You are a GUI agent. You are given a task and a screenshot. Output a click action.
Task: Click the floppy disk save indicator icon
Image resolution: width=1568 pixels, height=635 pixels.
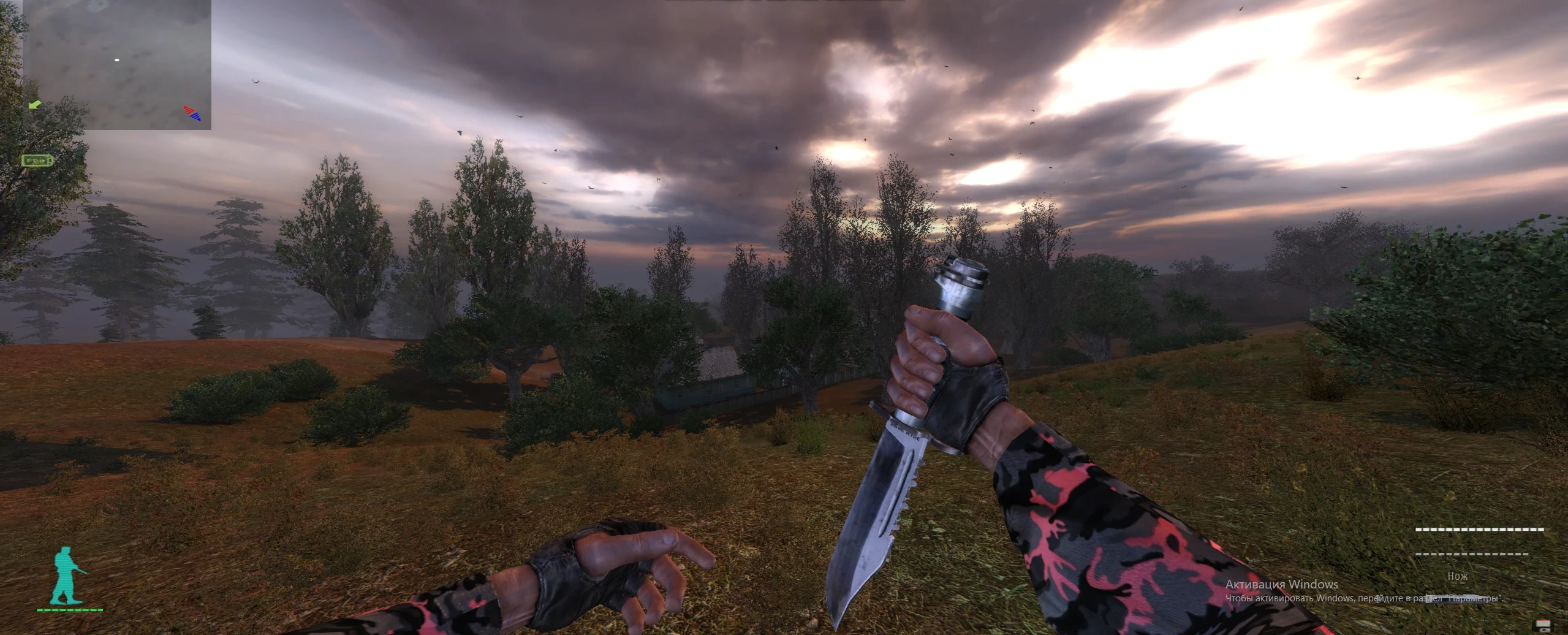(x=1543, y=626)
